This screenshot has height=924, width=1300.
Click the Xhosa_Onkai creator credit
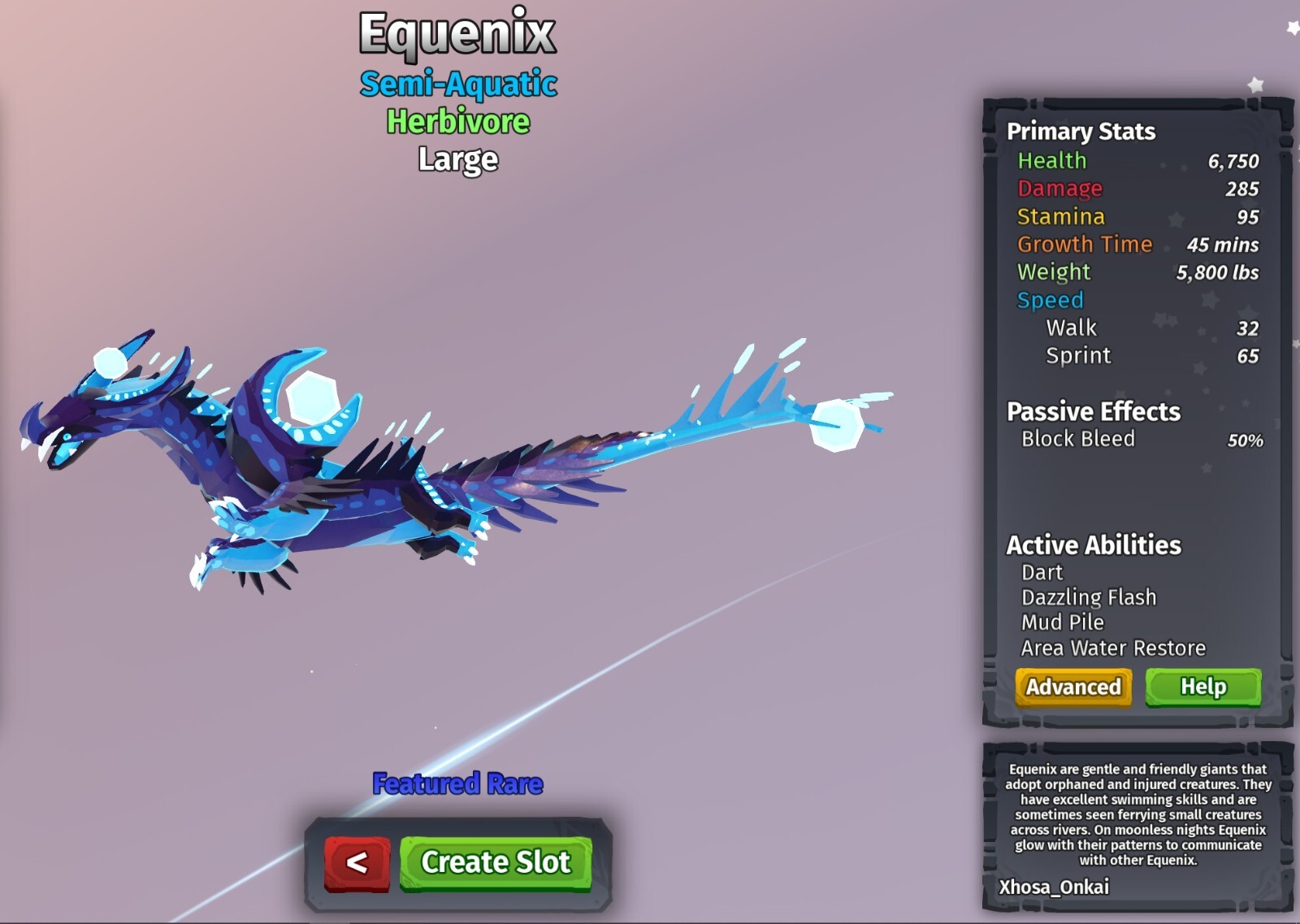1055,888
